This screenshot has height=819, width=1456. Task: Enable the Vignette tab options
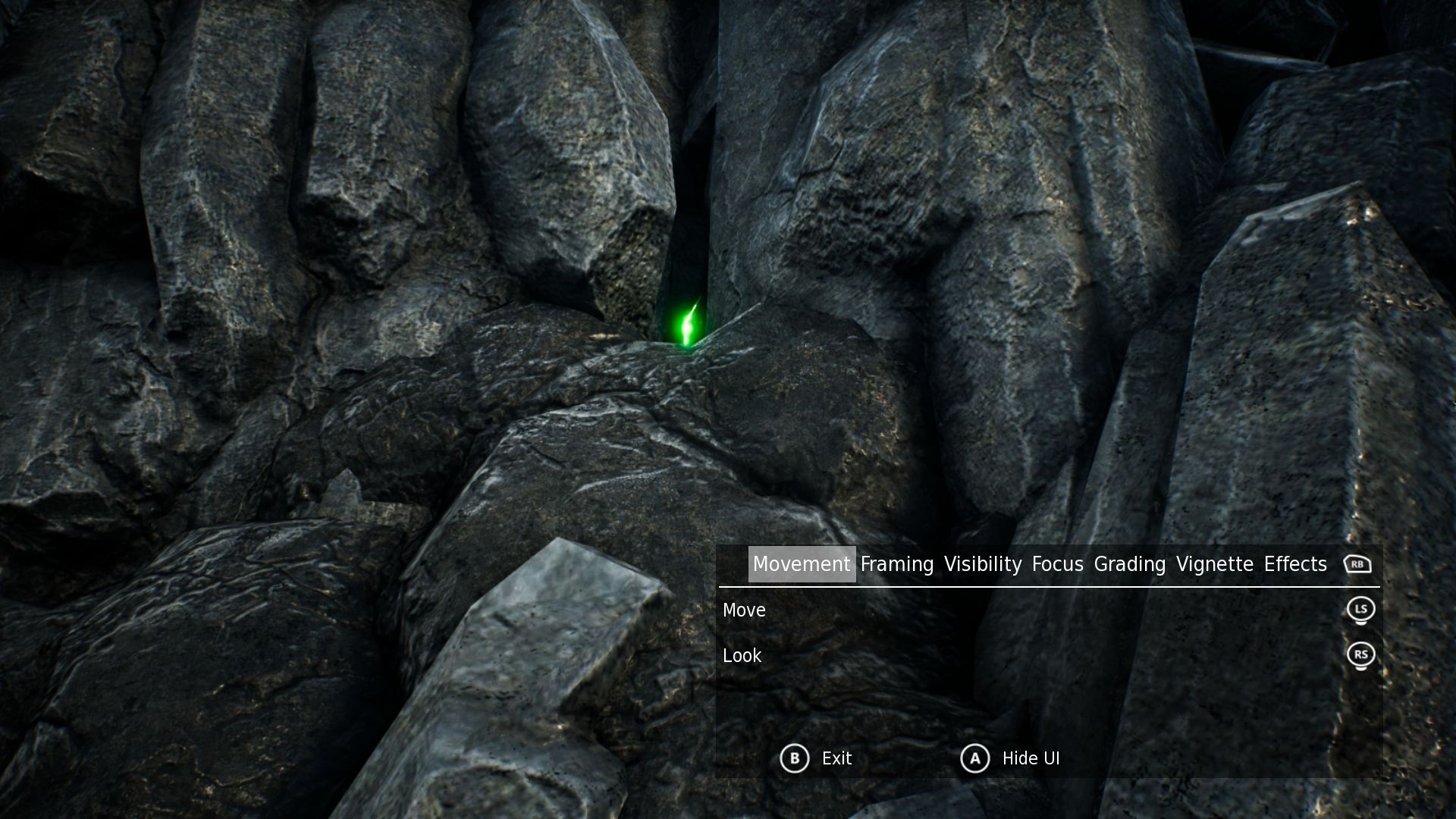pos(1214,564)
